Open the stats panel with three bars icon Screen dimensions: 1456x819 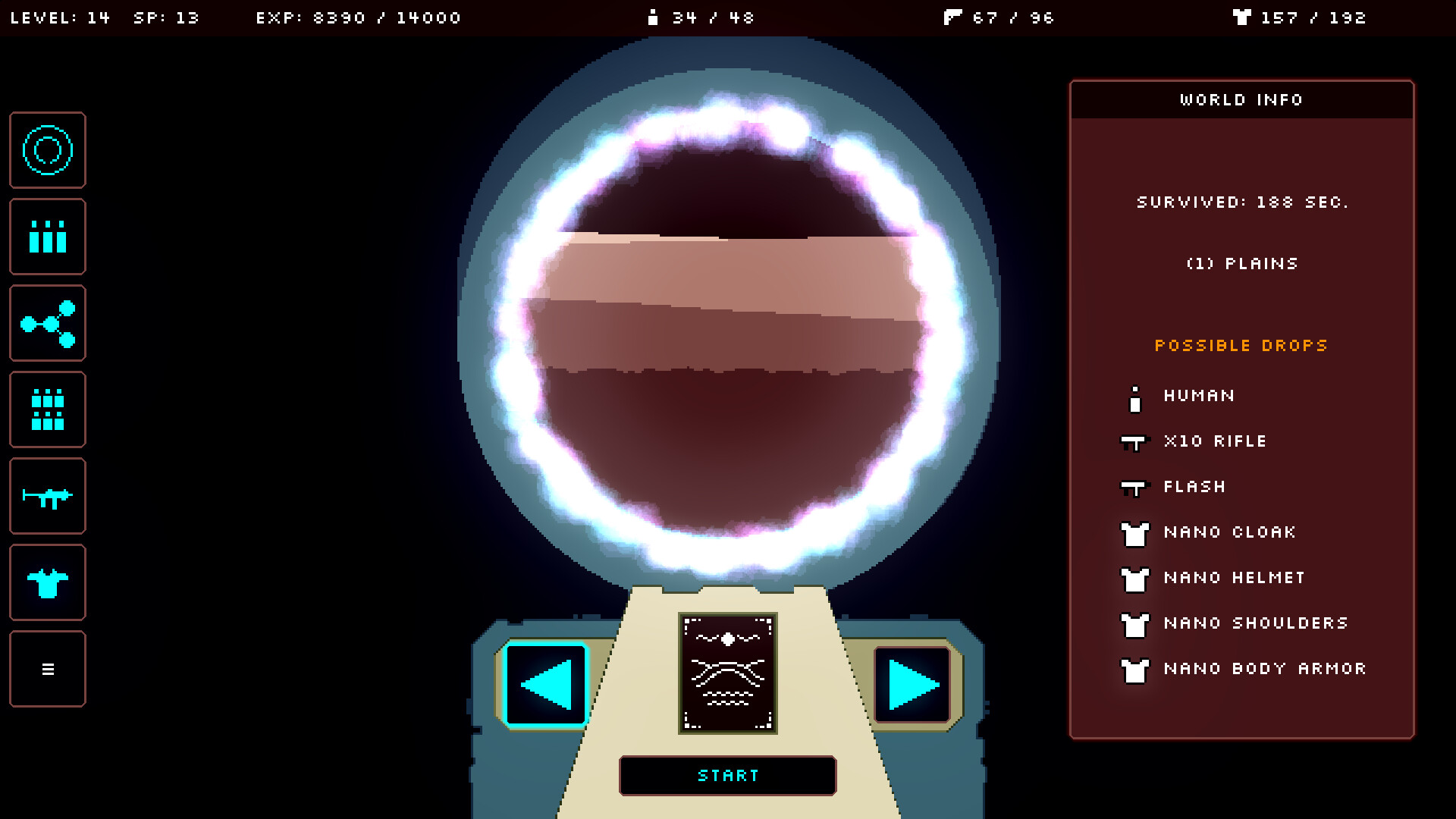coord(47,237)
